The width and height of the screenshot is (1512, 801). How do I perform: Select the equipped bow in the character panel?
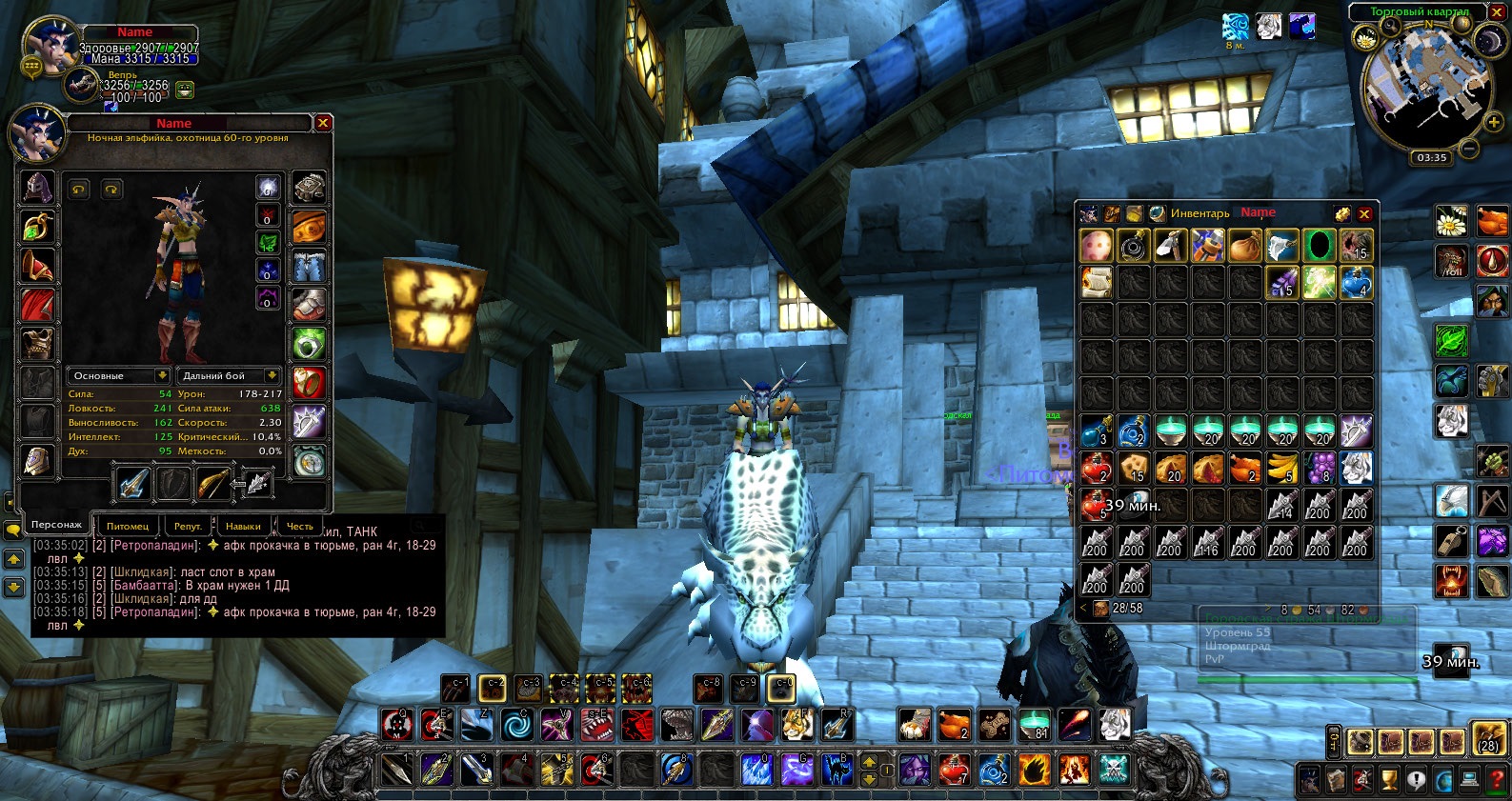(x=213, y=486)
